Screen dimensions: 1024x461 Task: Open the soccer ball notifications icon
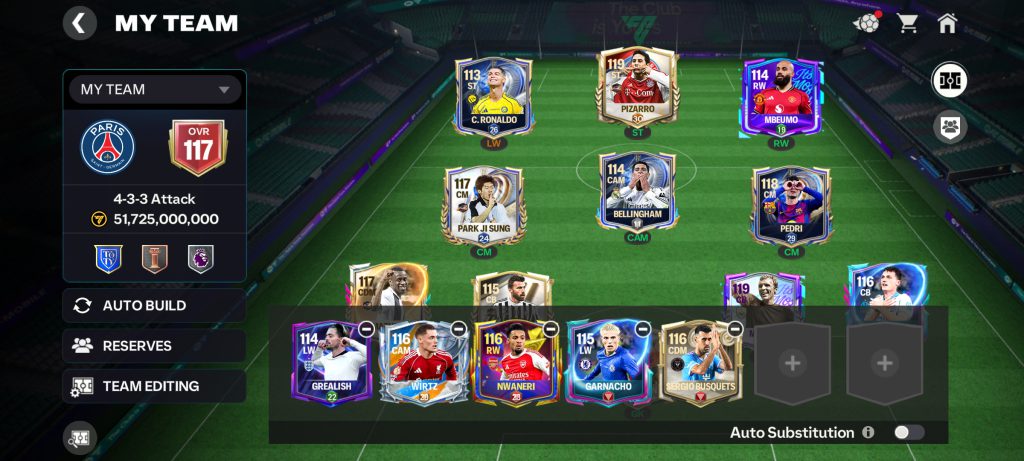coord(866,23)
